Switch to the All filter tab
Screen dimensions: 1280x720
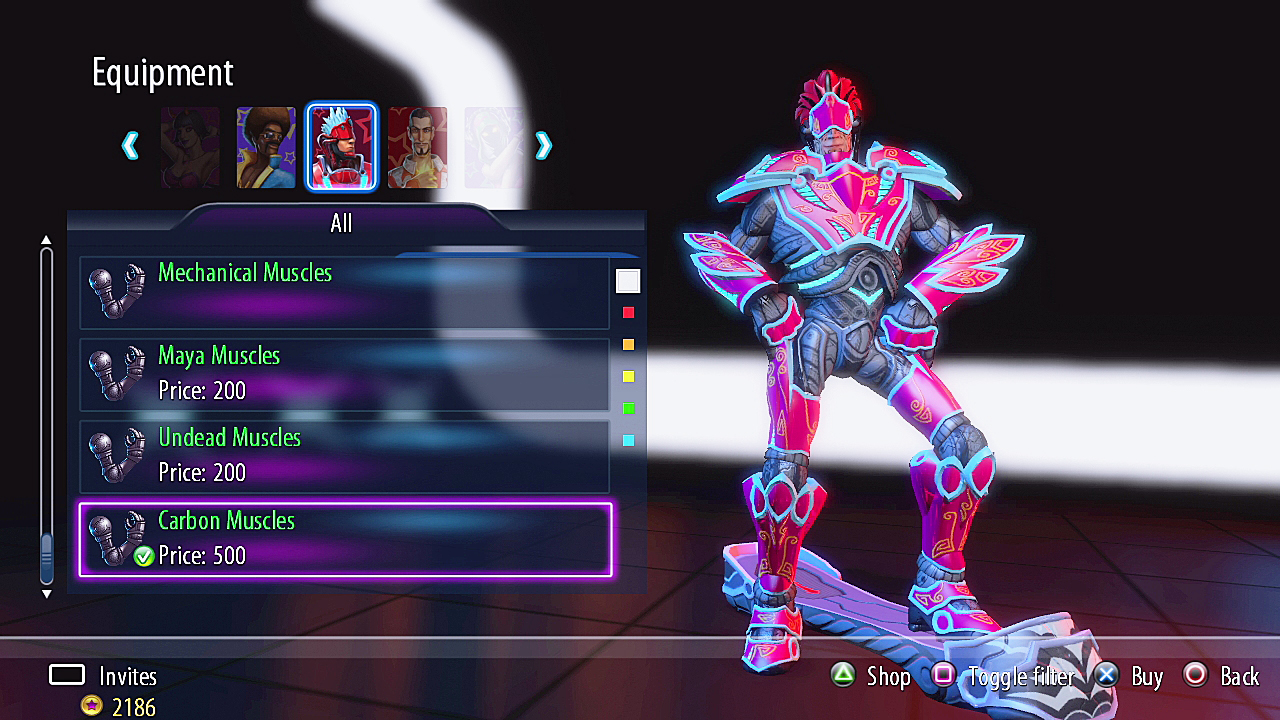pyautogui.click(x=341, y=222)
